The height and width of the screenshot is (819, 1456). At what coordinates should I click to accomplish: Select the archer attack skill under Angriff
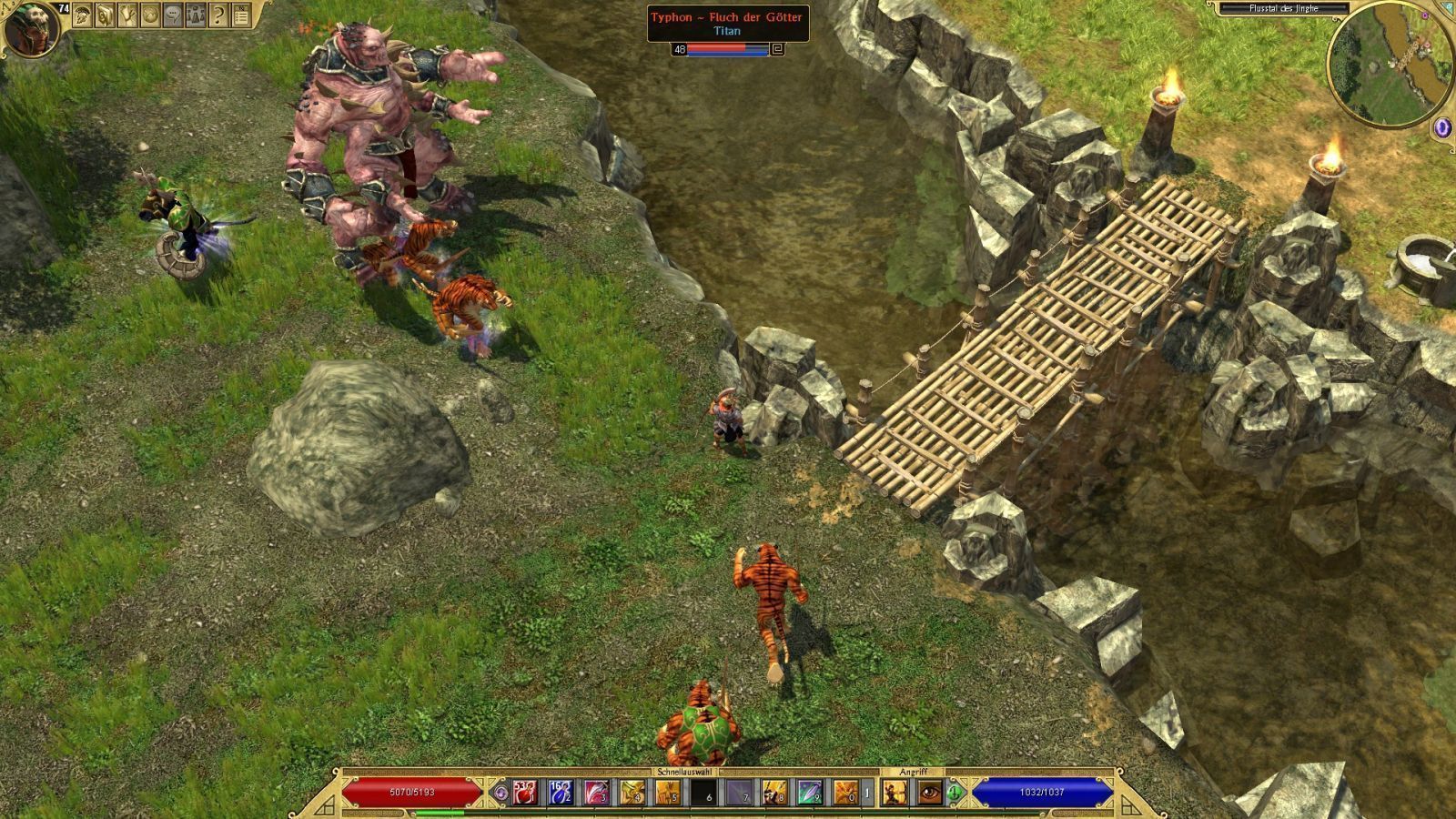tap(894, 793)
